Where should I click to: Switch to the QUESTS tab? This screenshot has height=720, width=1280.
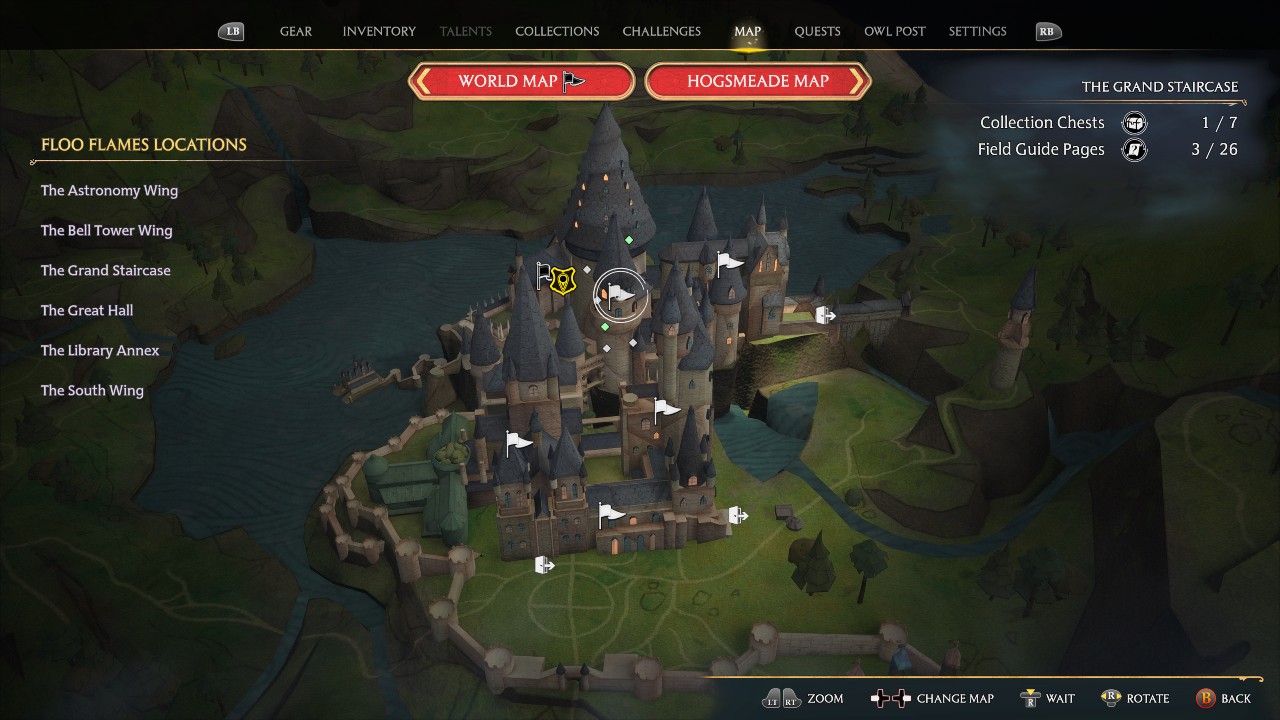[x=817, y=31]
